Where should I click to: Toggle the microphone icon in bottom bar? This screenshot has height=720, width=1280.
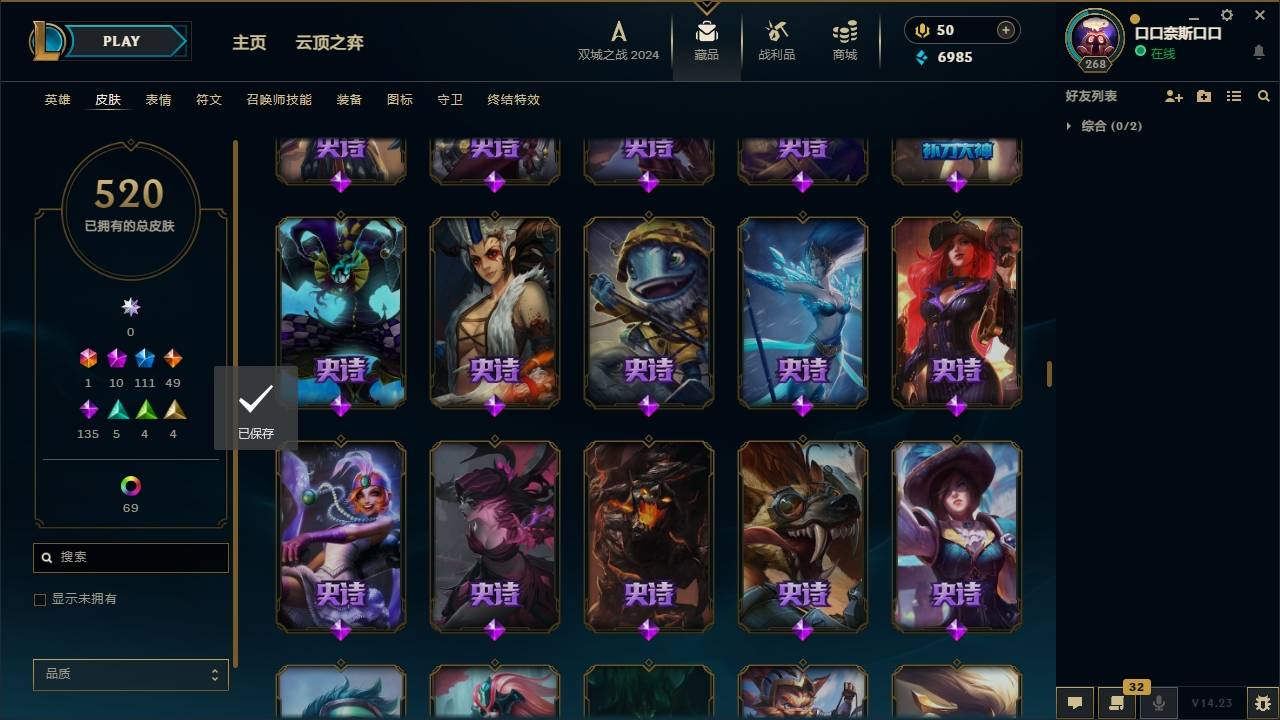click(1159, 703)
